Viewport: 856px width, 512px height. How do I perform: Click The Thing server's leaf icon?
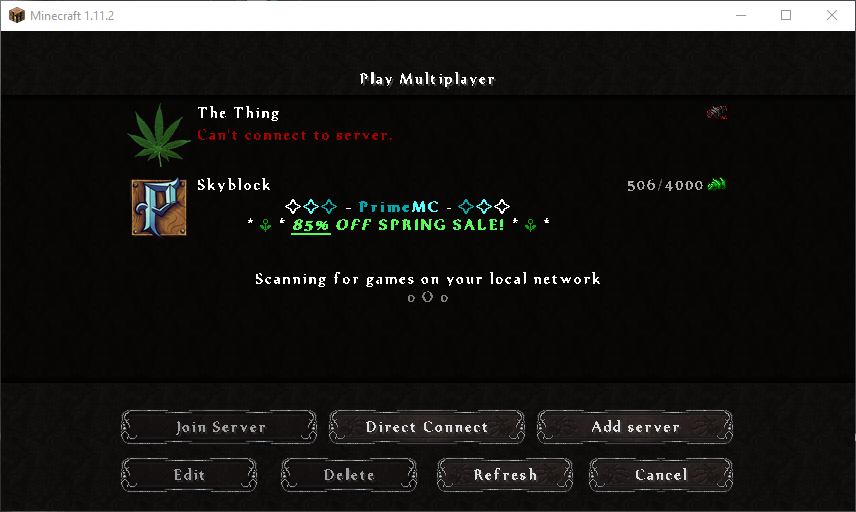(158, 135)
